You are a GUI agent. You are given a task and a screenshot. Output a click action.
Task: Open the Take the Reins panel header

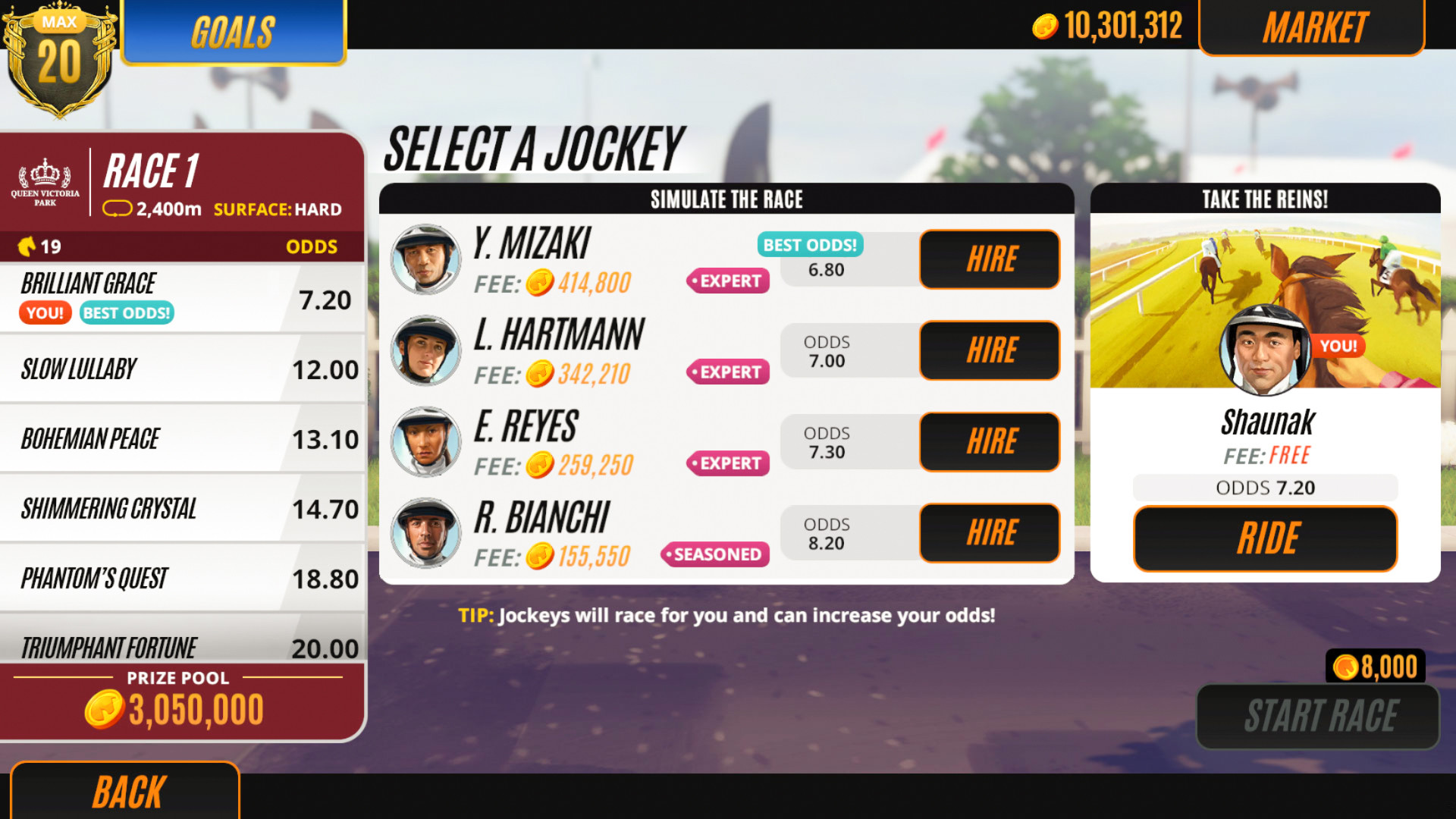tap(1265, 199)
